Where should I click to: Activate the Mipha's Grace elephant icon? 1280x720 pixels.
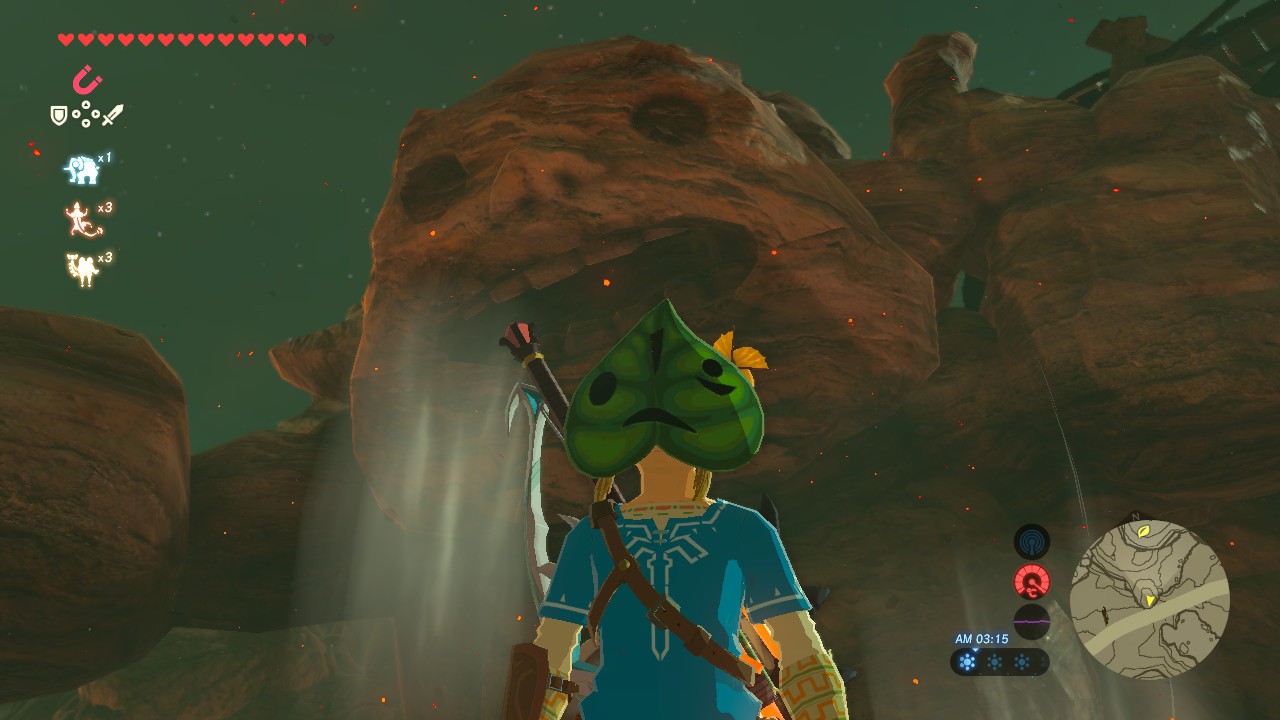pyautogui.click(x=82, y=170)
